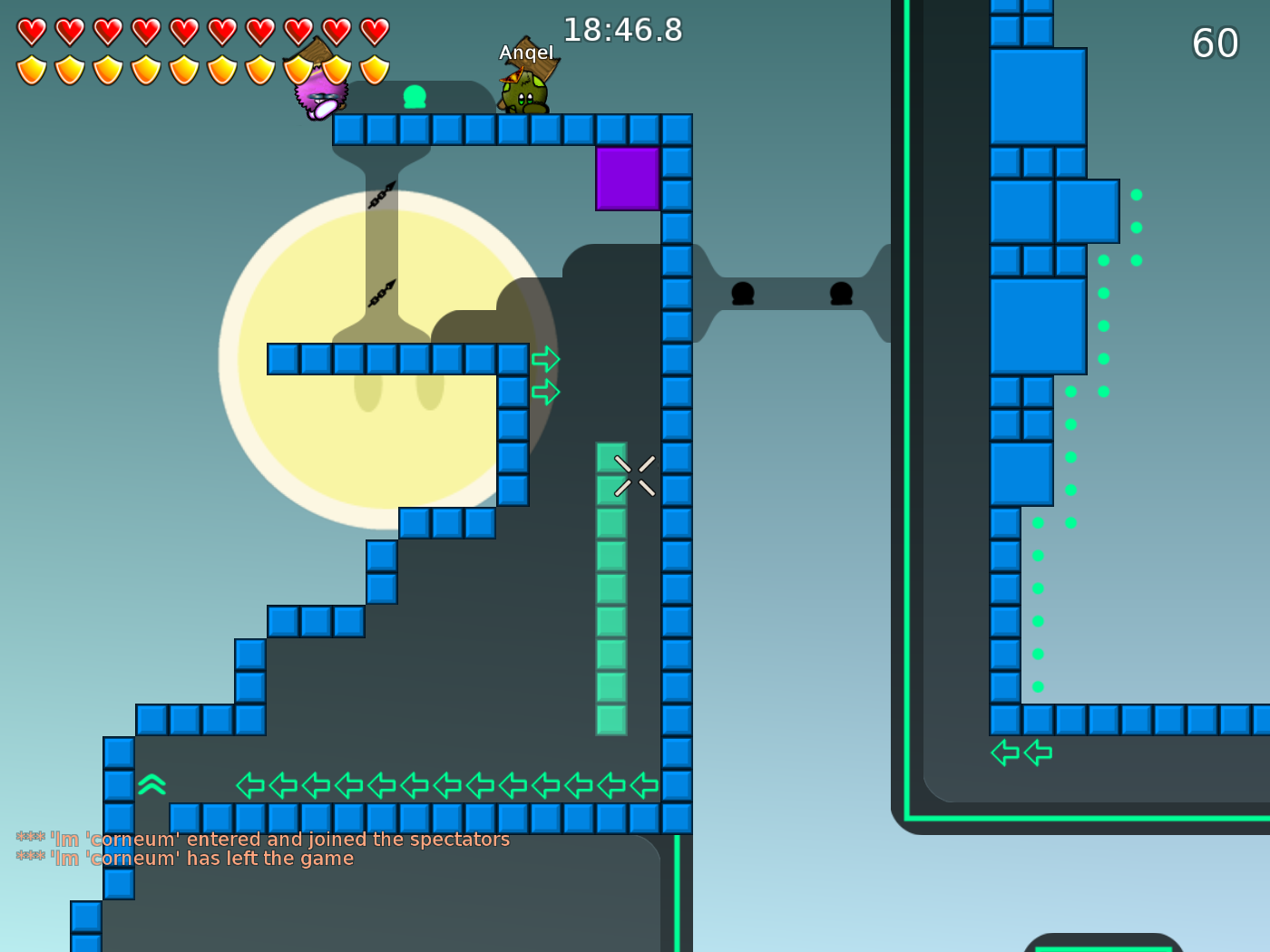The image size is (1270, 952).
Task: Click the double green up-arrow tile
Action: pyautogui.click(x=152, y=782)
